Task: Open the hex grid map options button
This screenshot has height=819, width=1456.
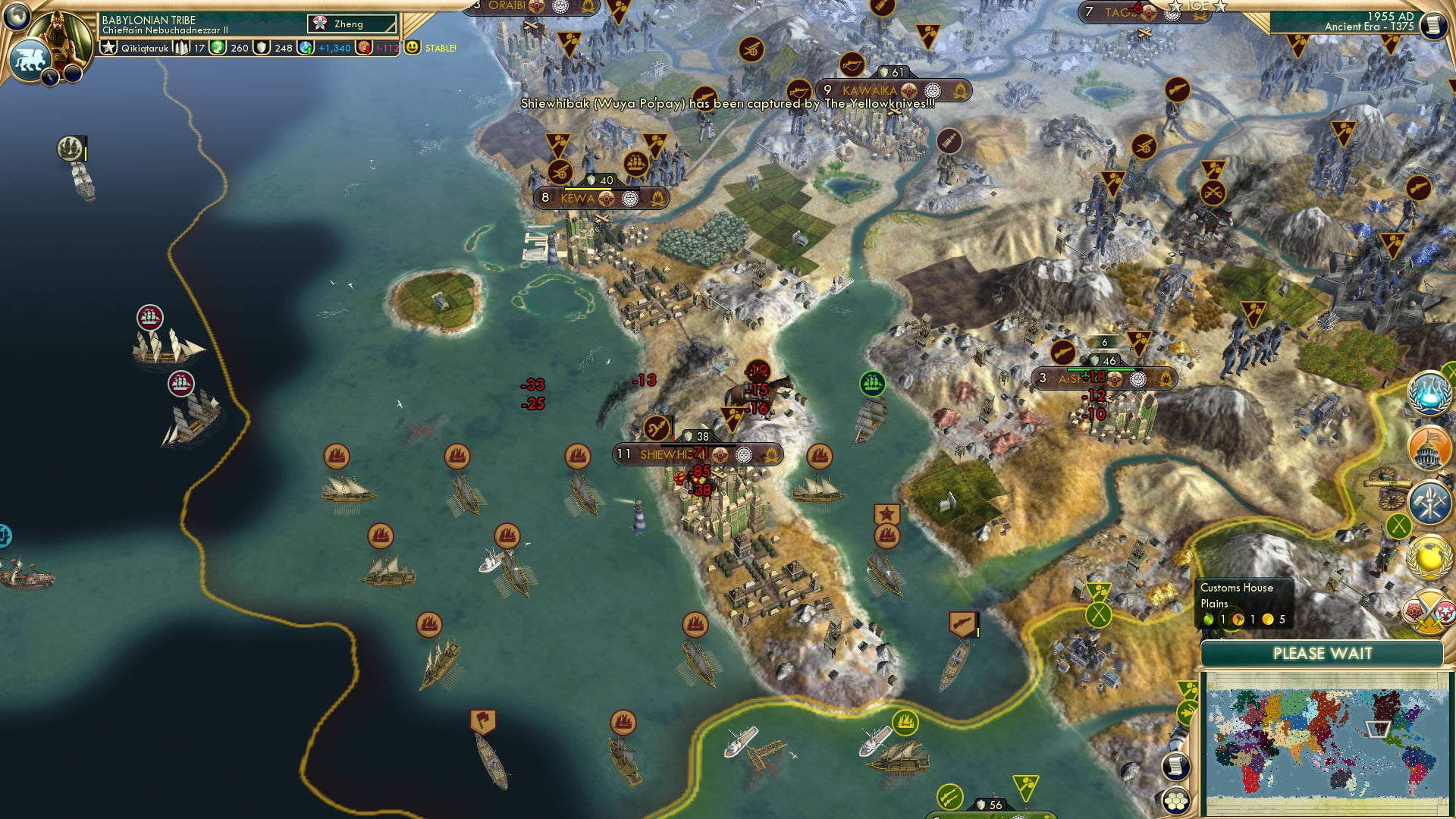Action: pyautogui.click(x=1176, y=802)
